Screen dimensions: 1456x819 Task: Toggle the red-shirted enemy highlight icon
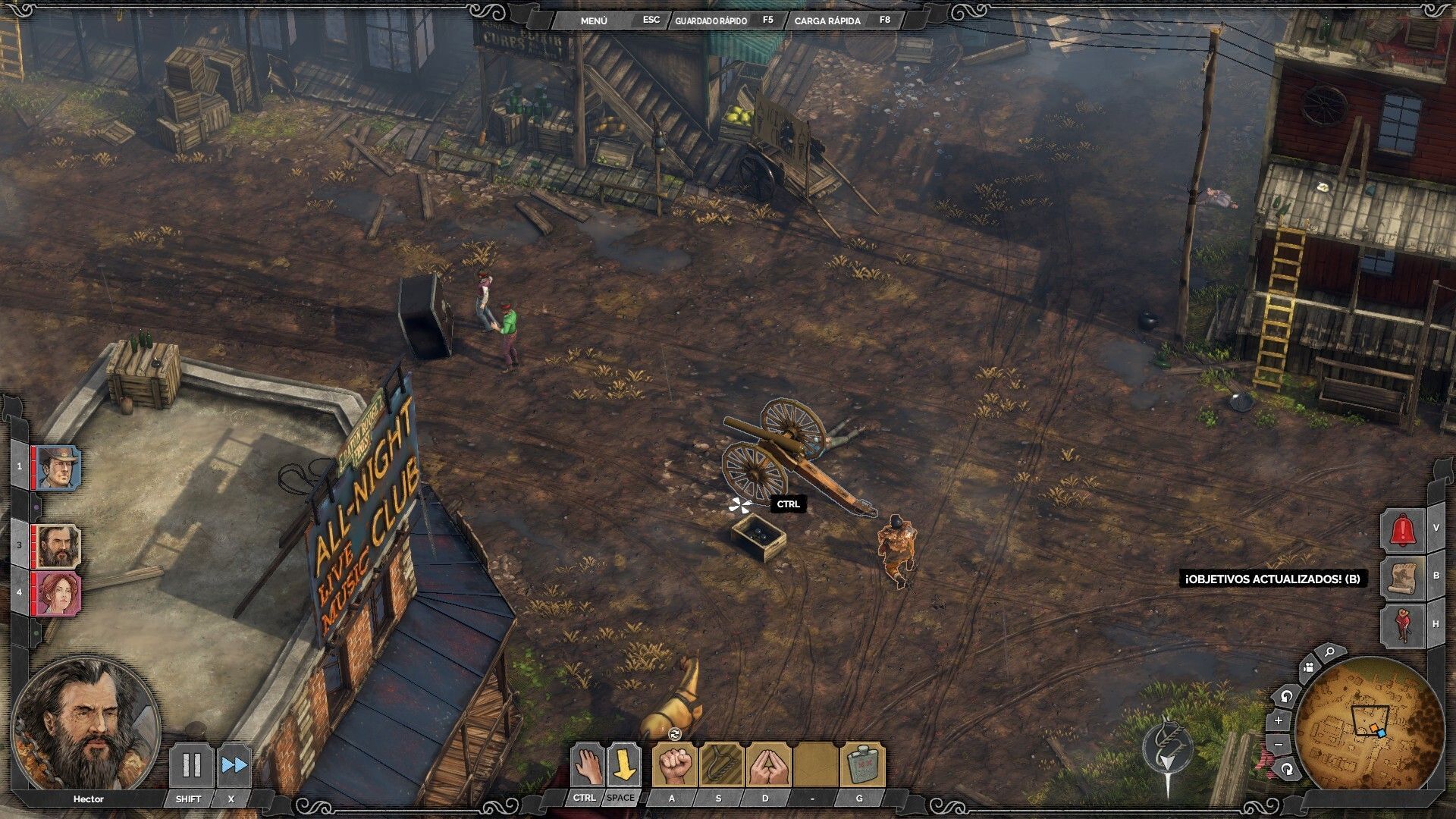coord(1403,625)
